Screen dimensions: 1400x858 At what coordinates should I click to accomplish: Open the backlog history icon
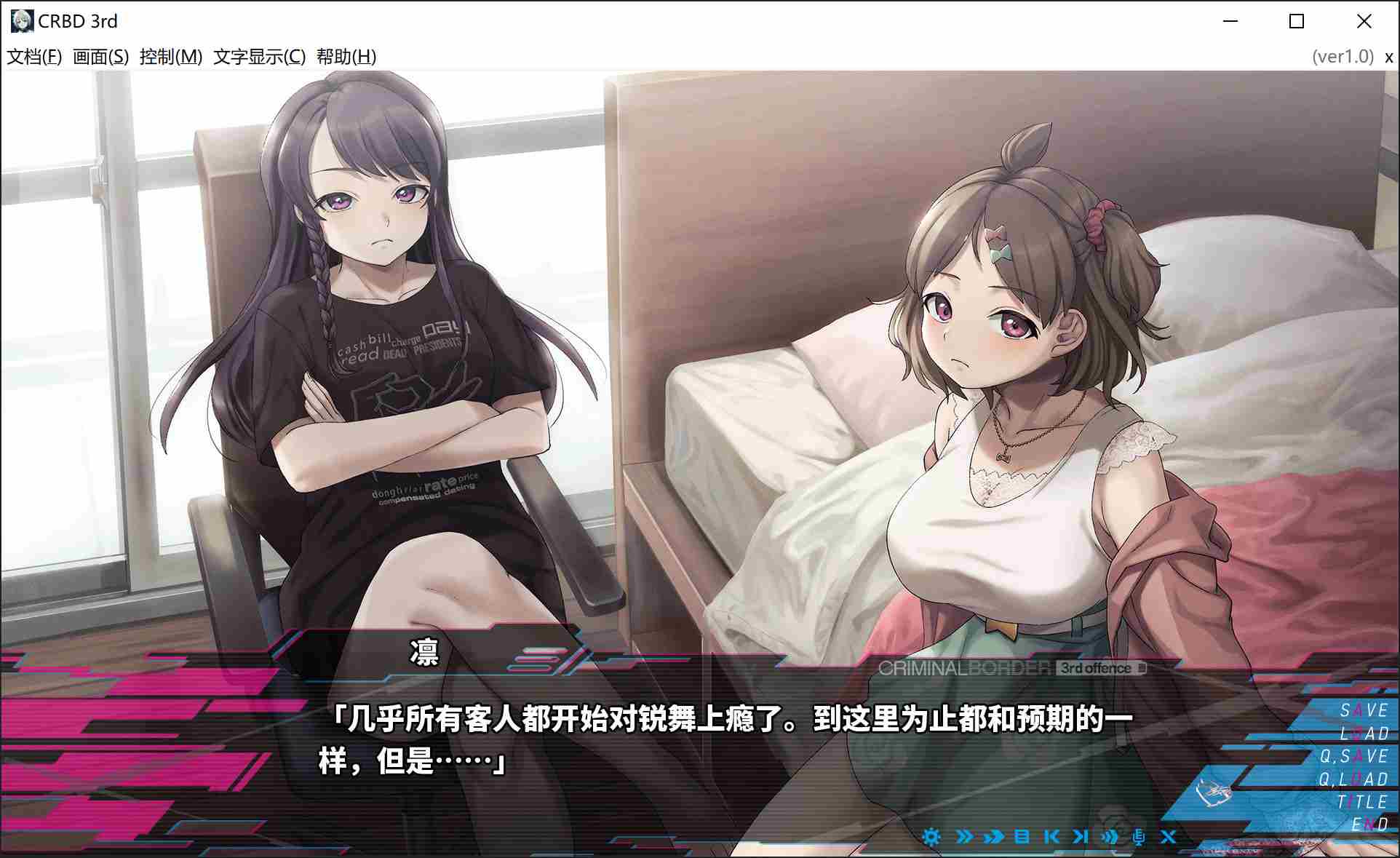click(1023, 837)
